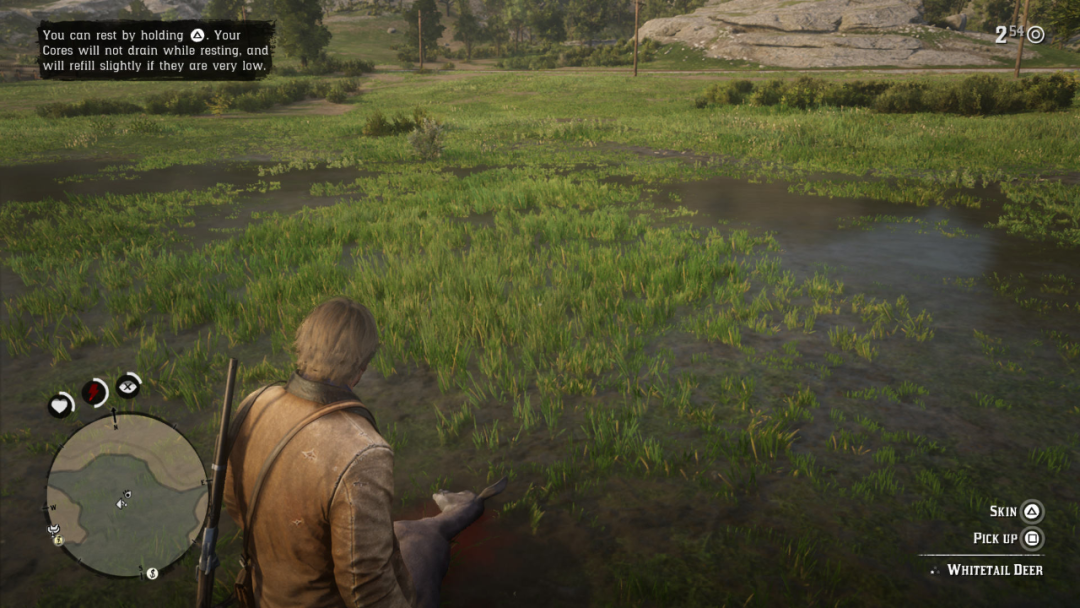Select the heart health core icon
The width and height of the screenshot is (1080, 608).
(60, 405)
